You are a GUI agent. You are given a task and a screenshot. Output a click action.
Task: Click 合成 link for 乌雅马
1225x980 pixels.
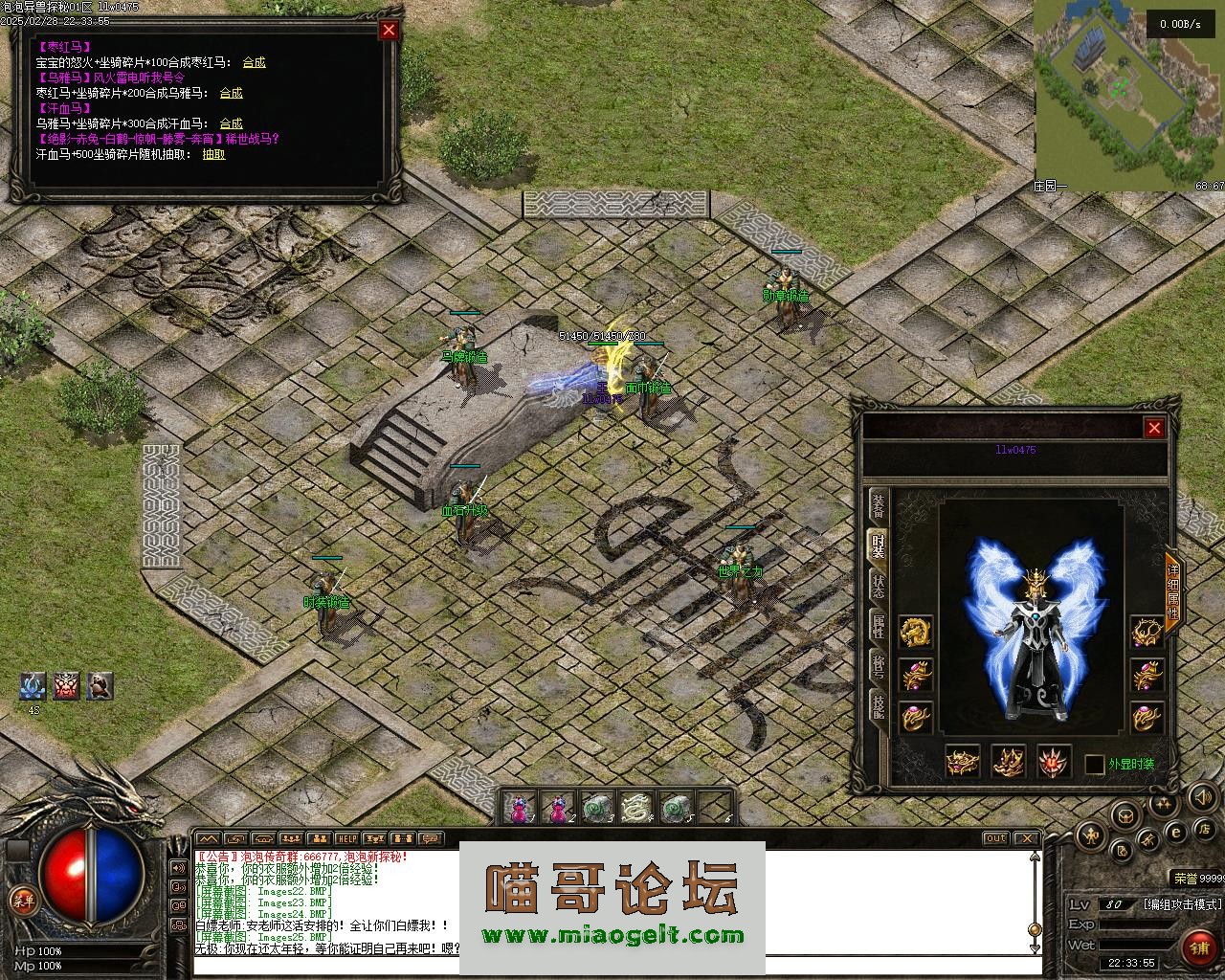231,93
